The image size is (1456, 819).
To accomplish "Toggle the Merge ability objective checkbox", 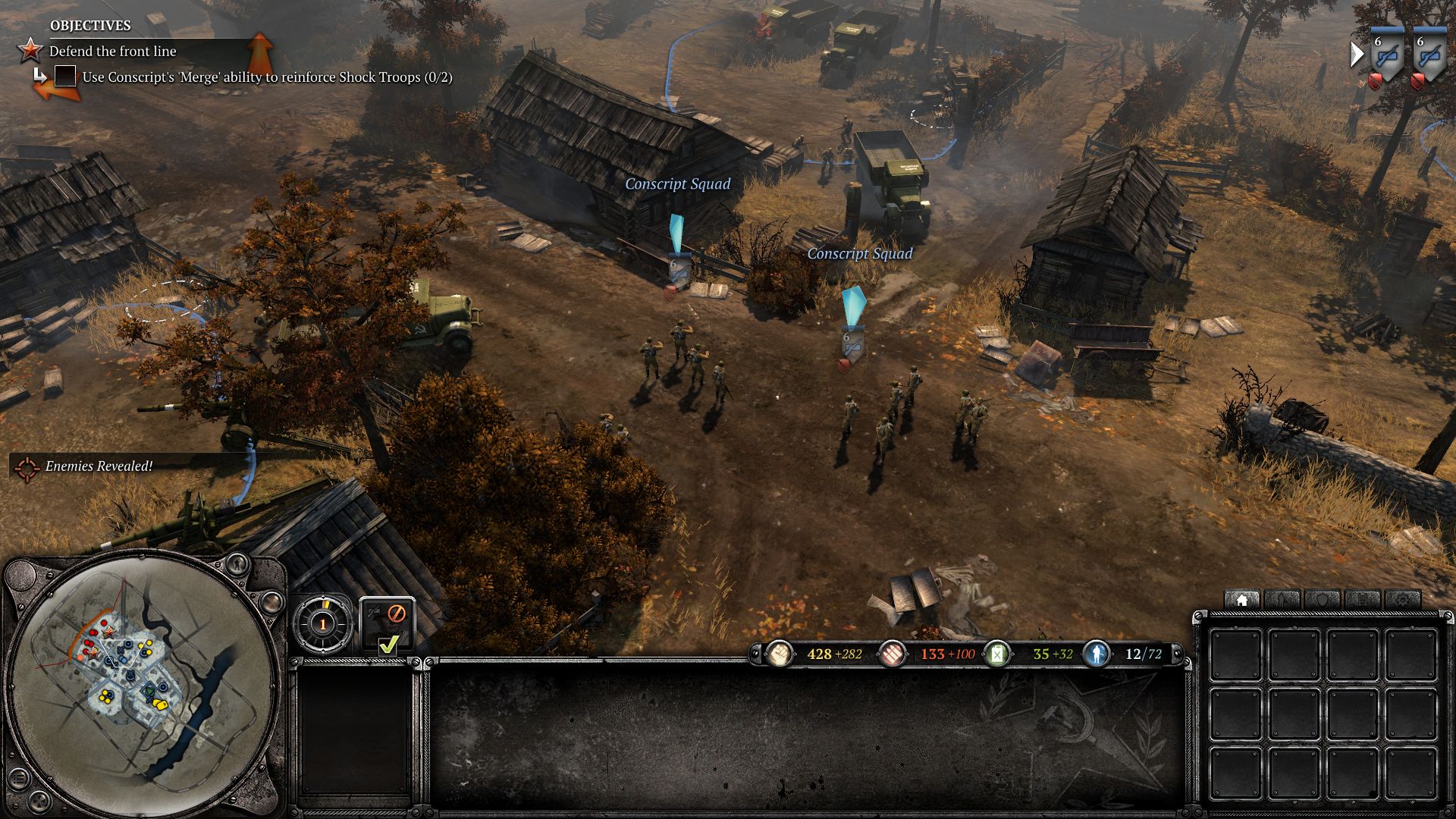I will (x=65, y=77).
